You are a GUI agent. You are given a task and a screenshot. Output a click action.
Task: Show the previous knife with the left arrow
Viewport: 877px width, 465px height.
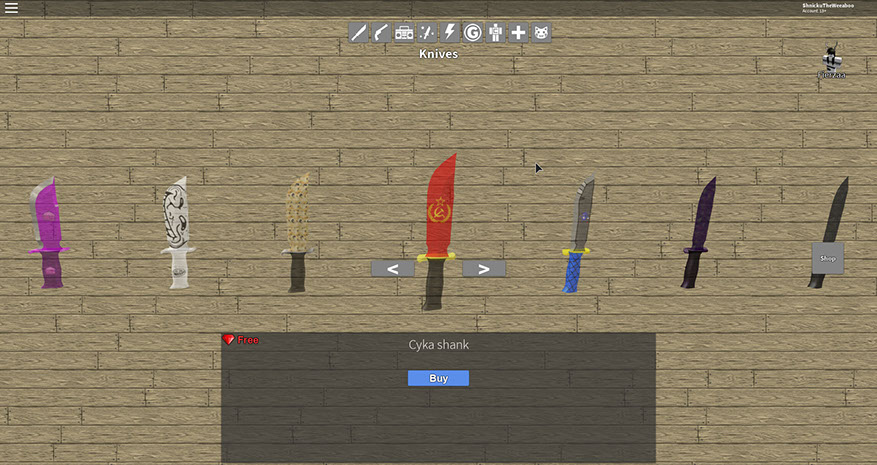coord(393,268)
